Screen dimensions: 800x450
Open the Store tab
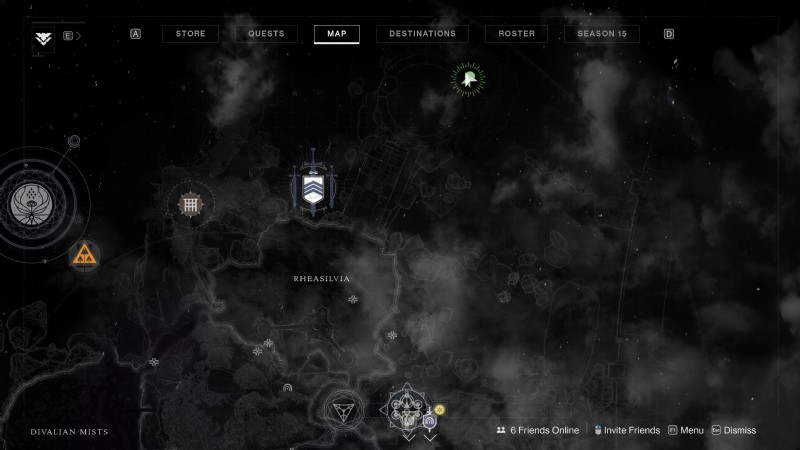pos(190,34)
